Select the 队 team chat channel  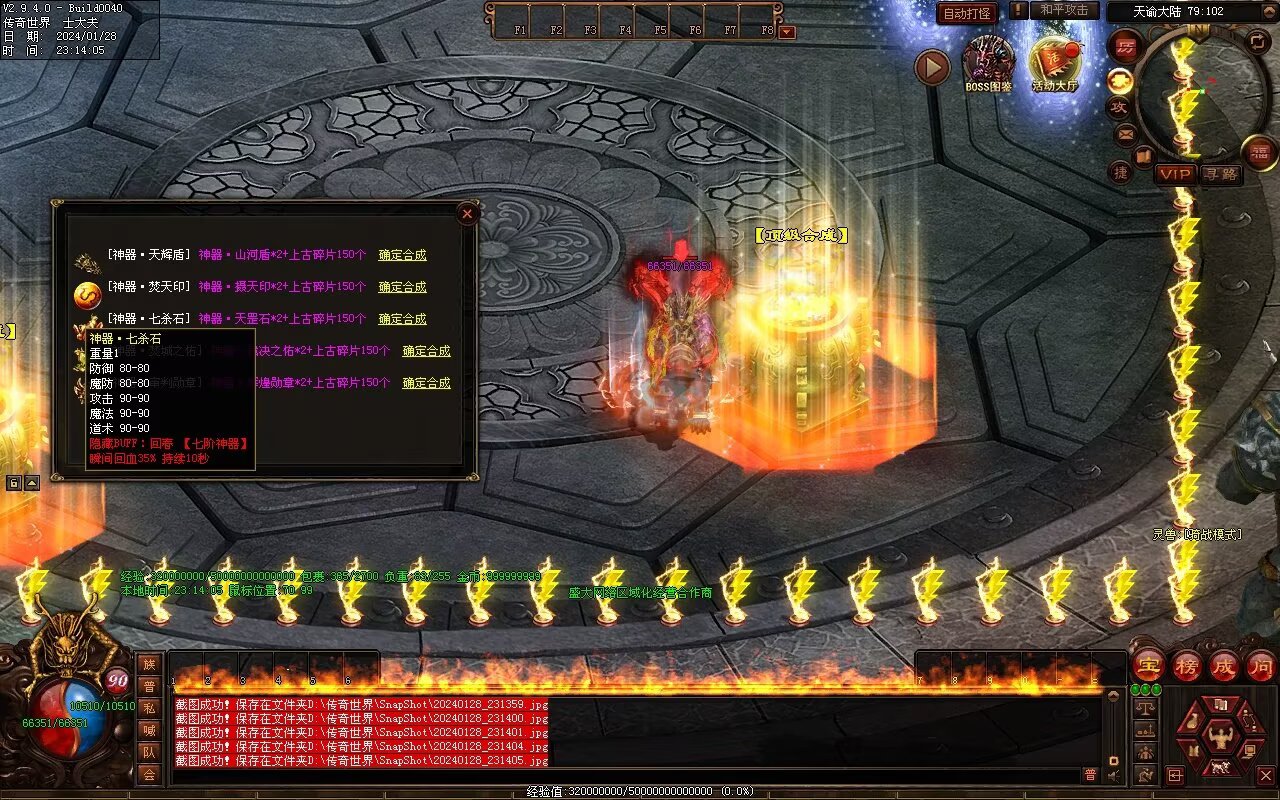pos(149,752)
